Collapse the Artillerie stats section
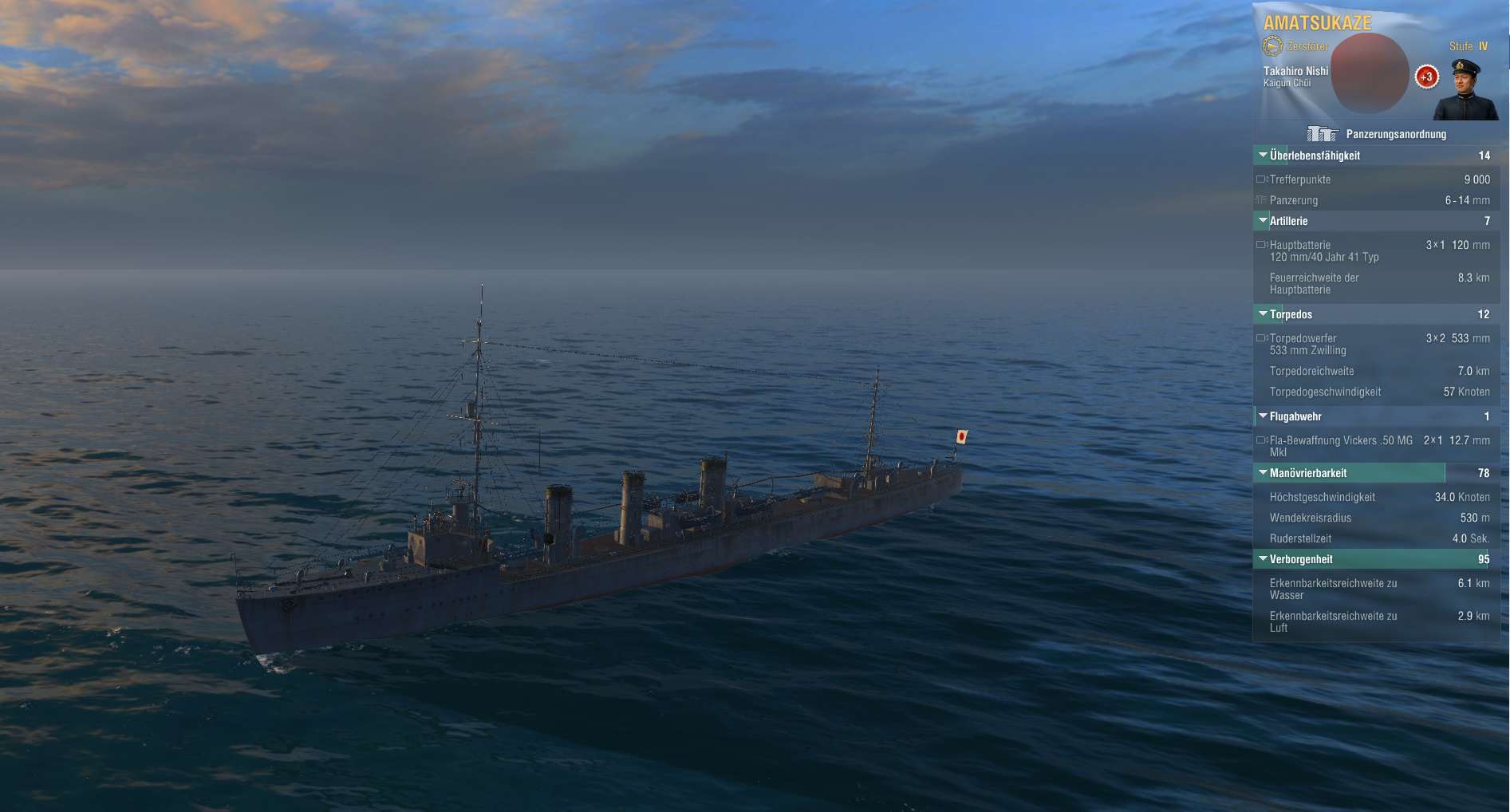This screenshot has width=1510, height=812. 1263,221
